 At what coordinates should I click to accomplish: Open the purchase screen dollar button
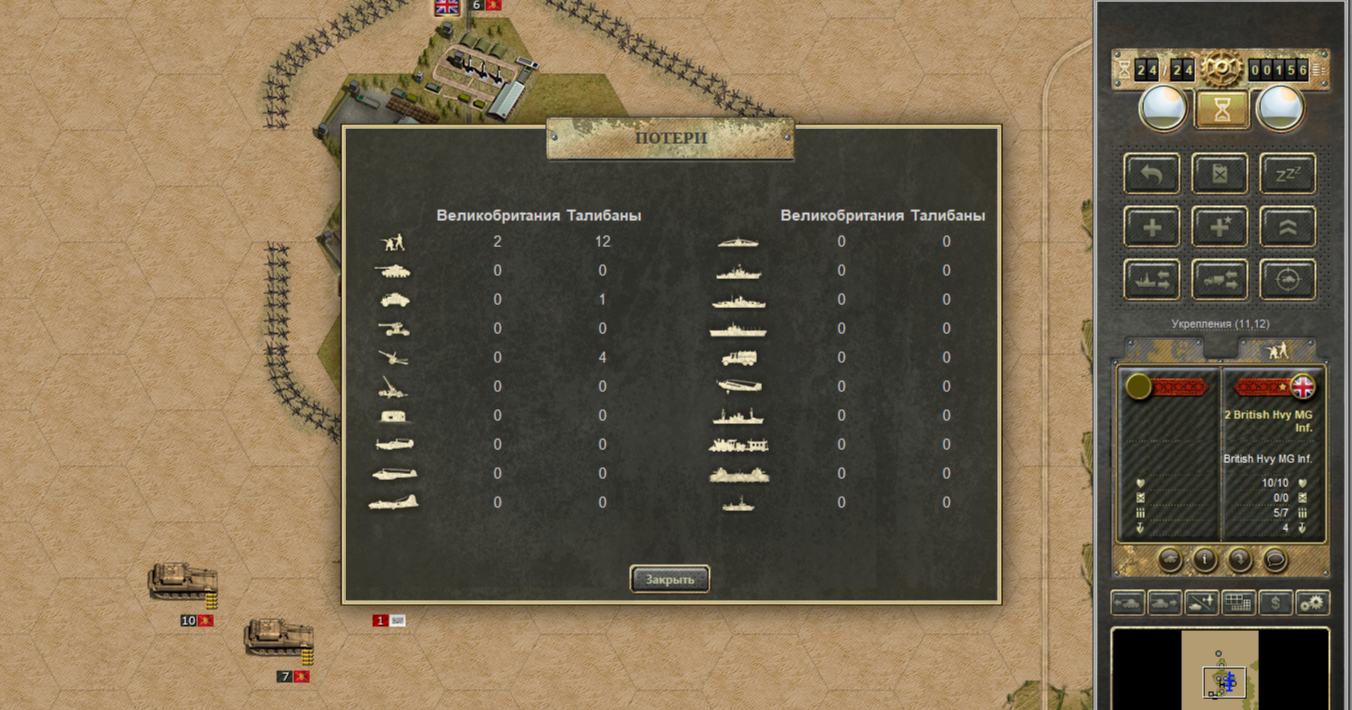pos(1275,603)
